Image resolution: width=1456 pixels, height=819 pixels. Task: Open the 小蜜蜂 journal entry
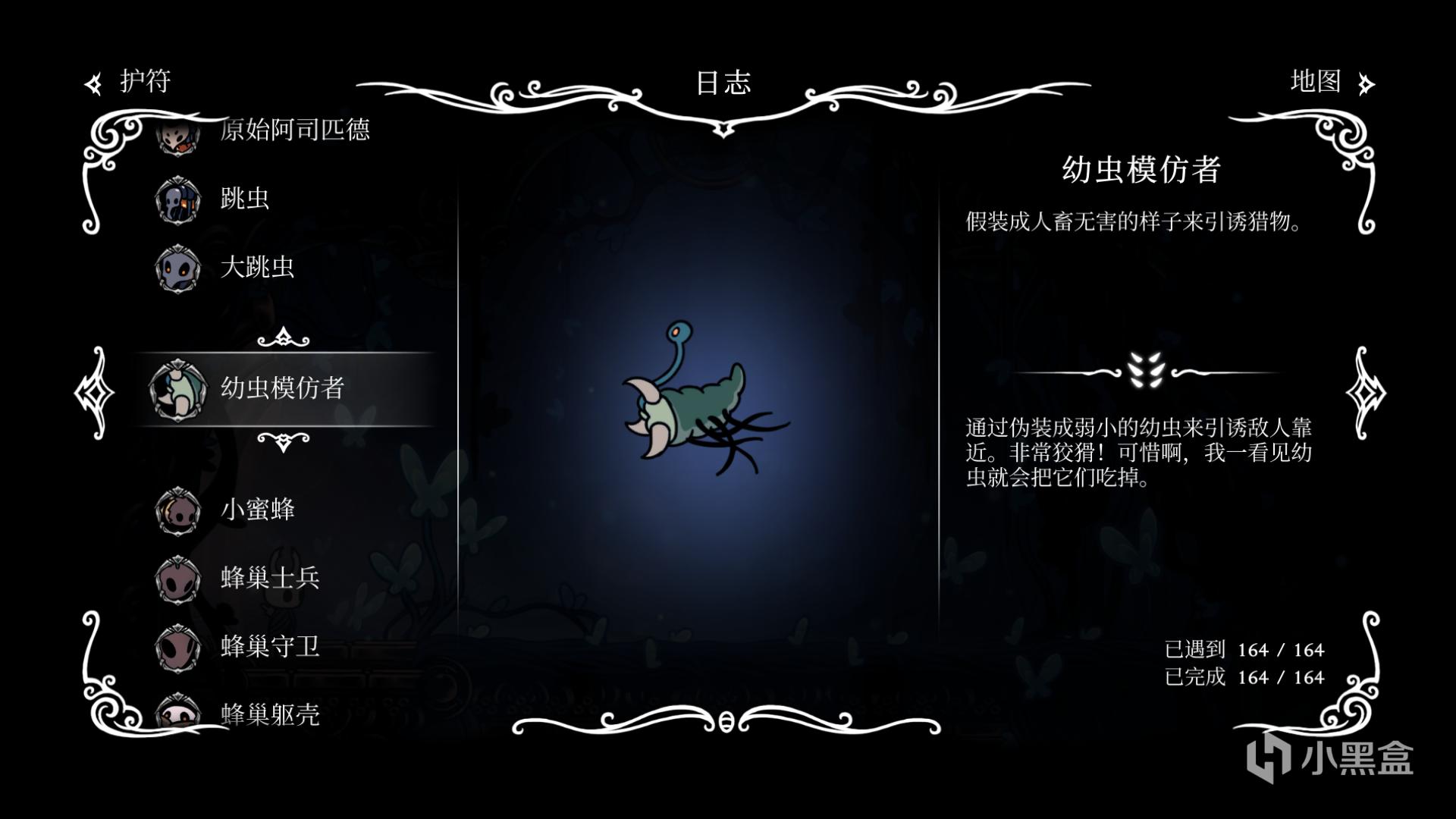point(257,510)
